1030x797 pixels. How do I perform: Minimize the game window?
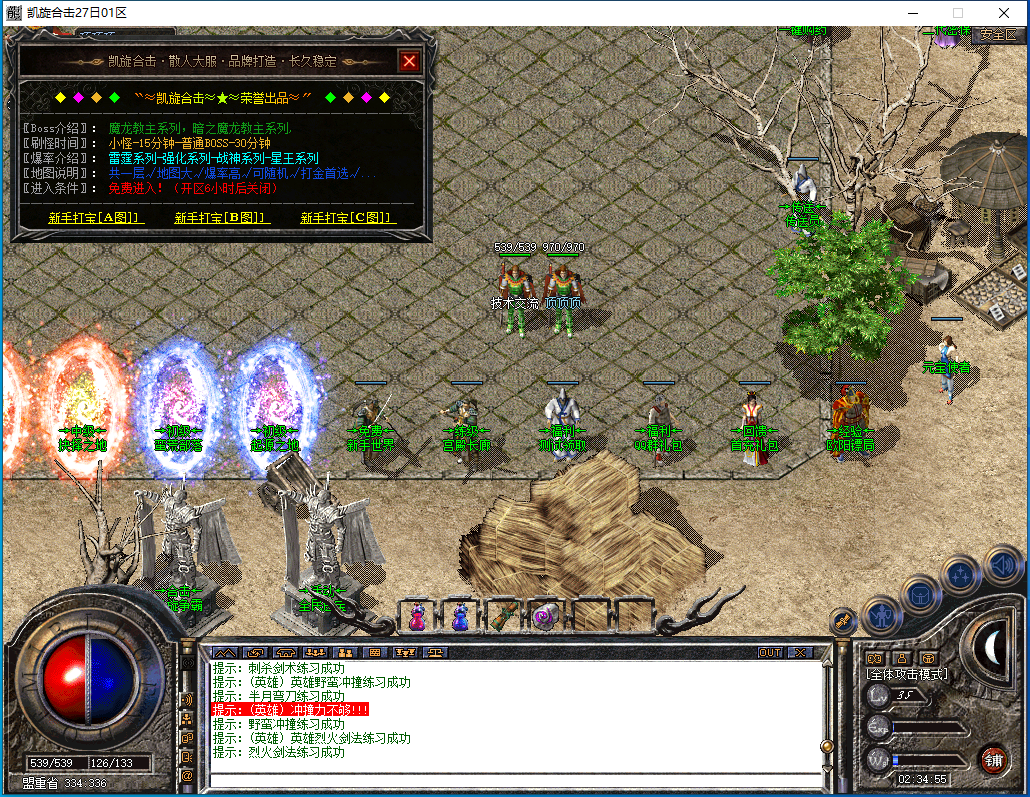[911, 13]
